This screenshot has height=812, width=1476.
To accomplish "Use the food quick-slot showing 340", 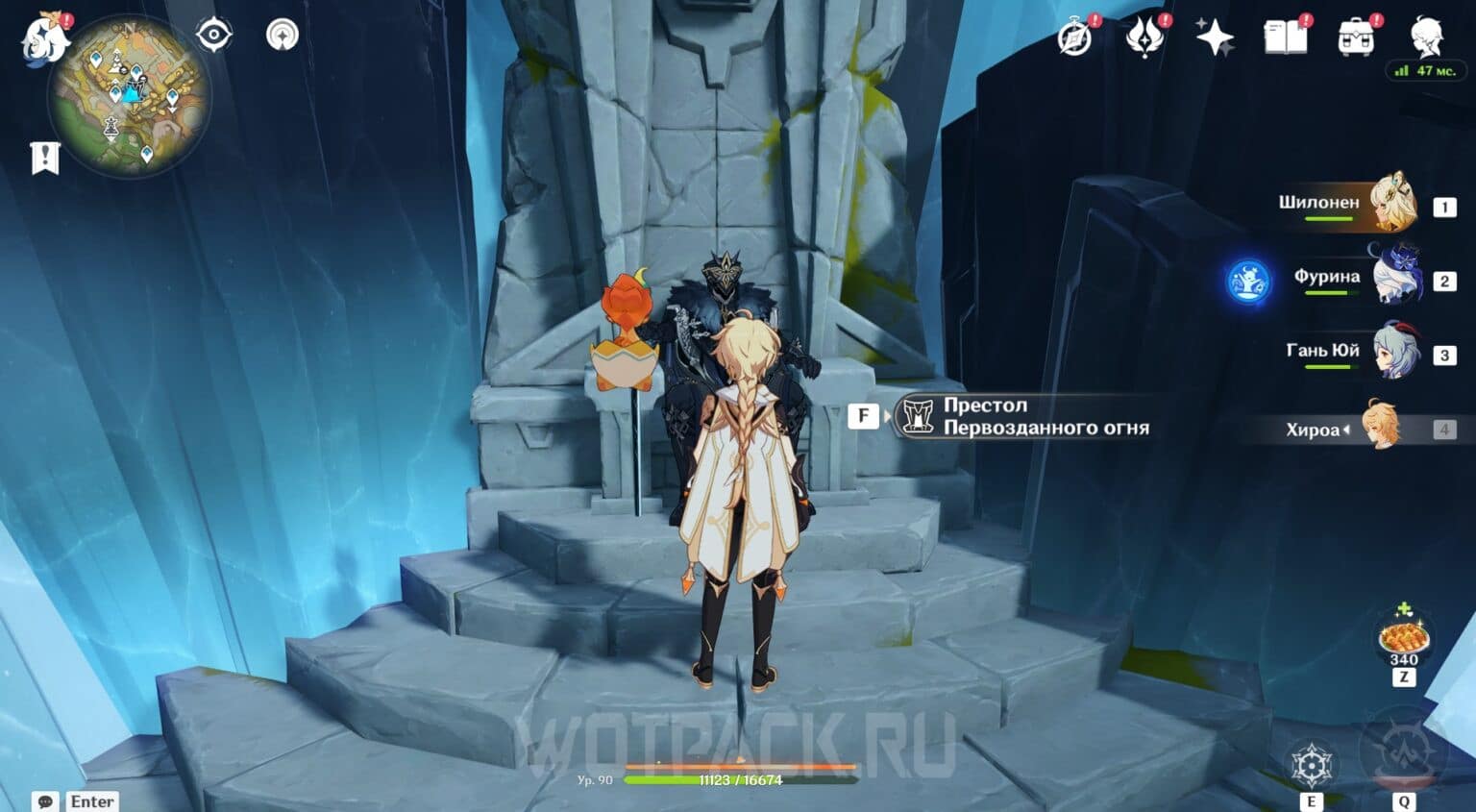I will tap(1403, 637).
